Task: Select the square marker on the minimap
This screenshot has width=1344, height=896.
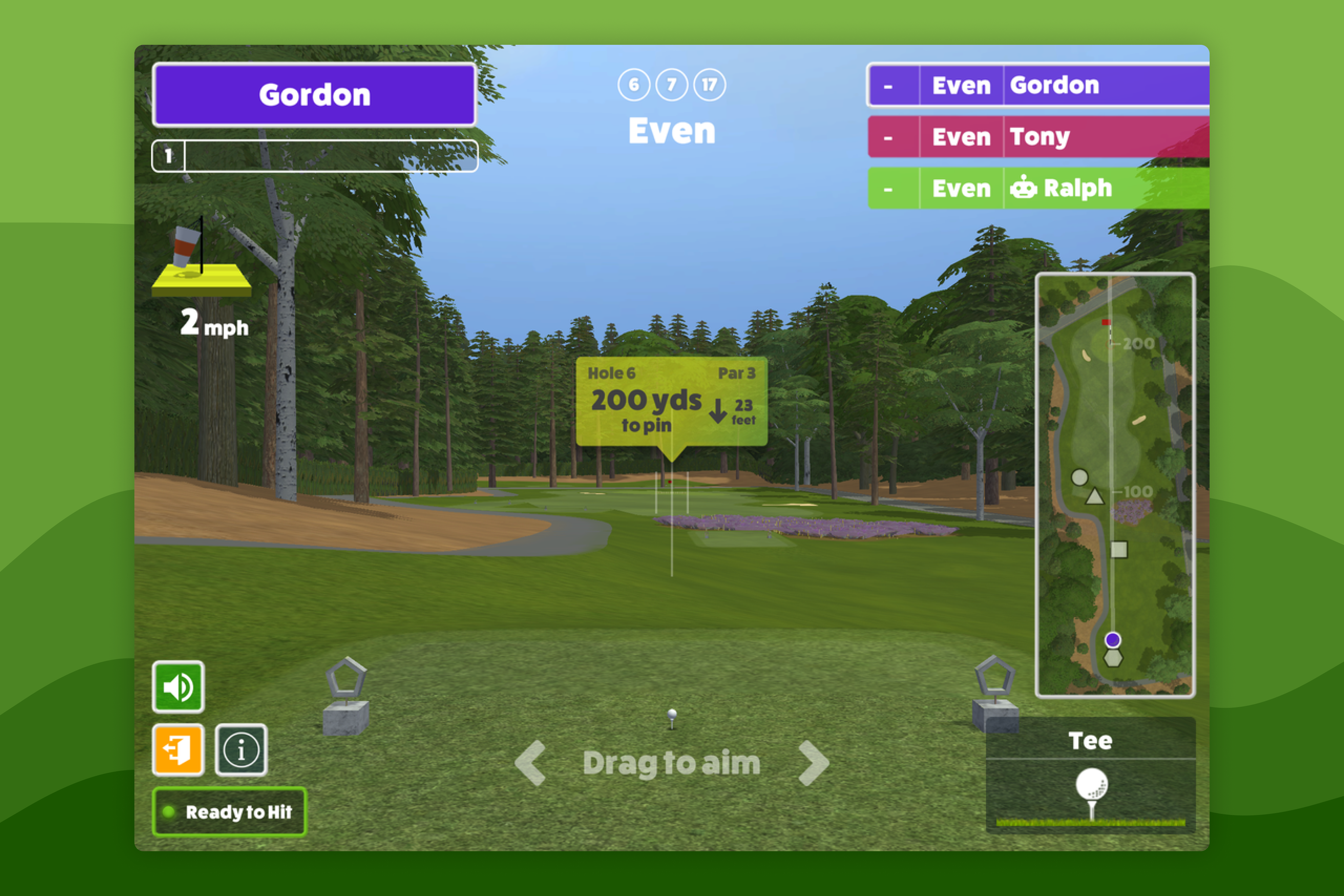Action: click(x=1119, y=550)
